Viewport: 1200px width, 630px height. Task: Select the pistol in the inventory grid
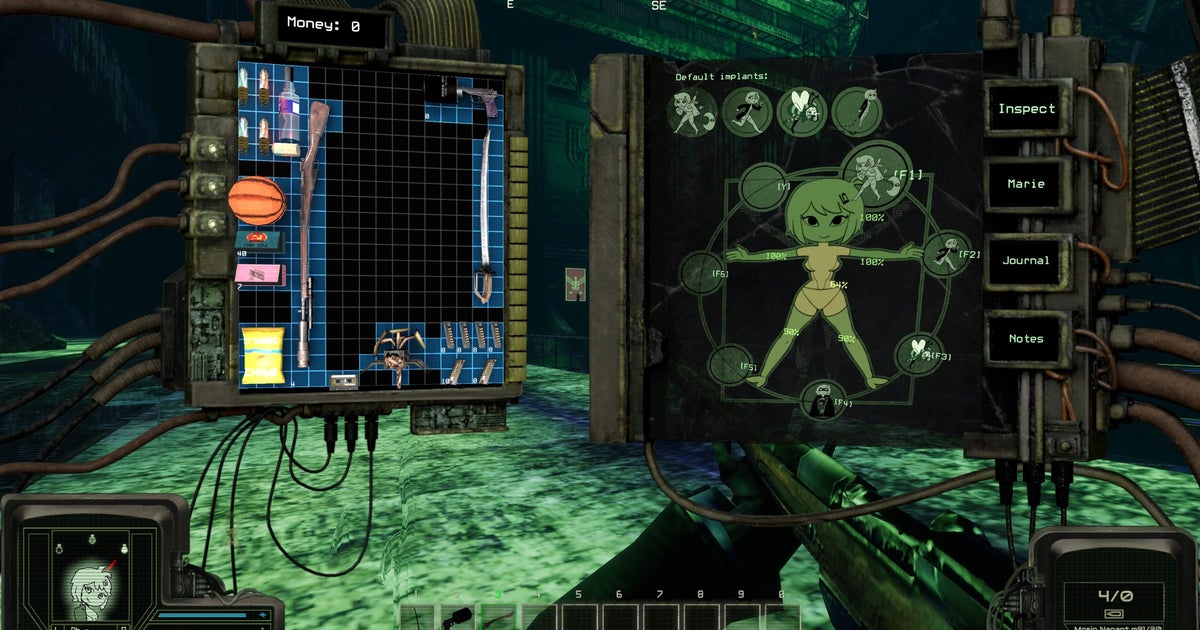[480, 98]
